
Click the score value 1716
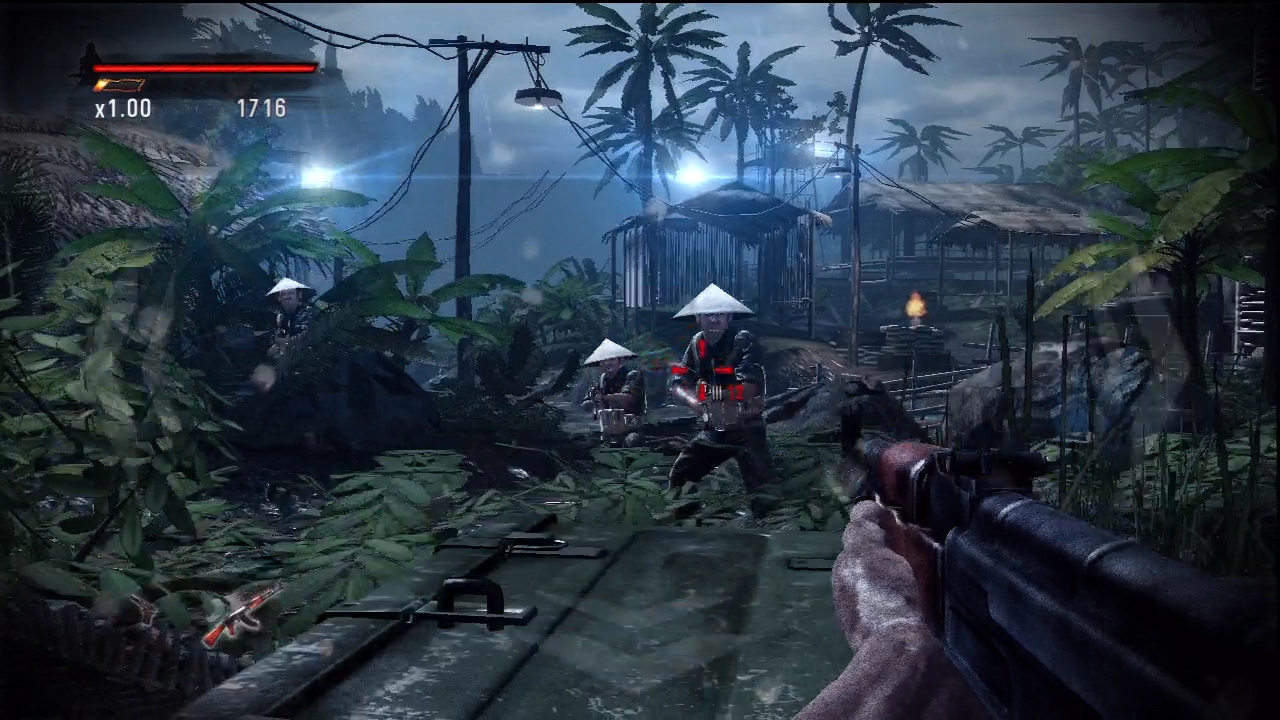(x=260, y=109)
